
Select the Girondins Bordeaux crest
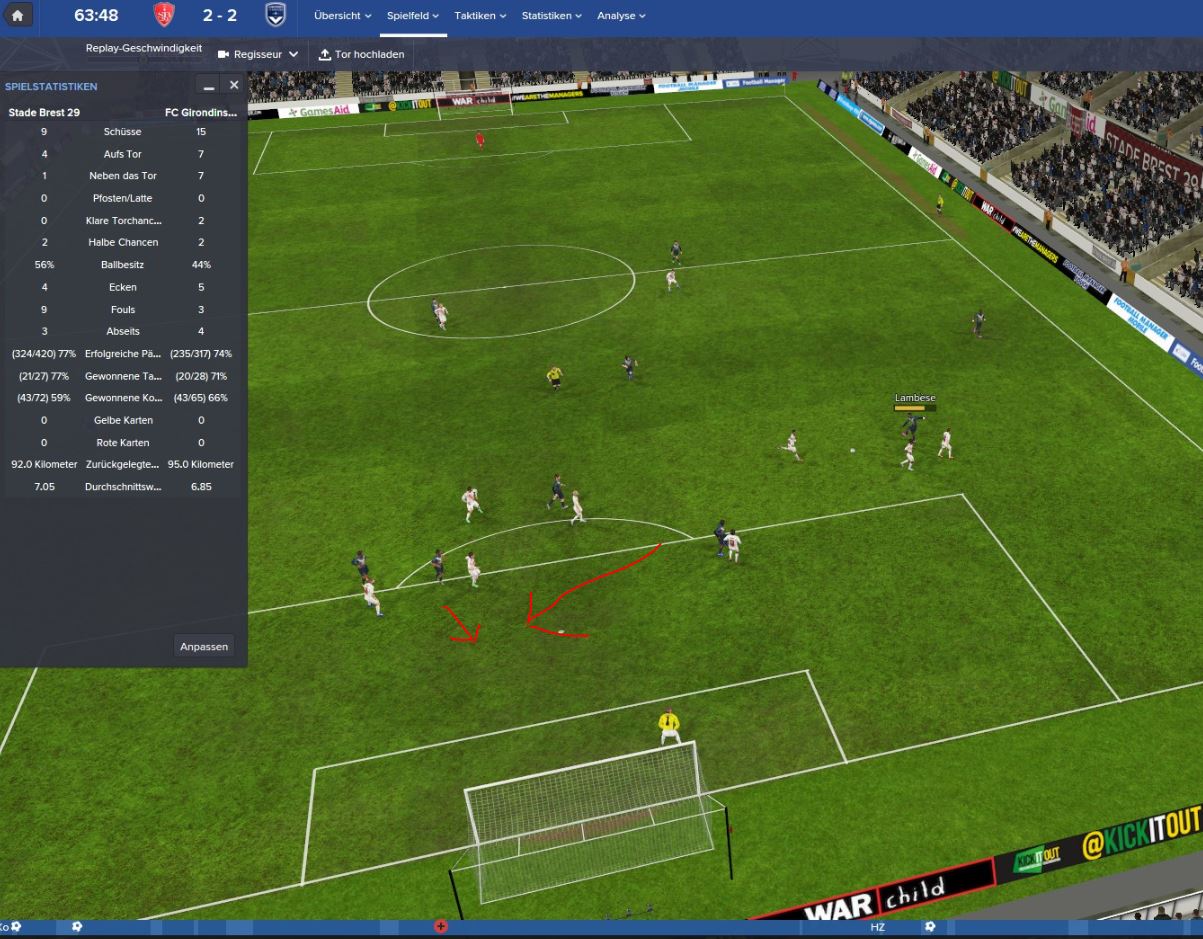(x=274, y=16)
